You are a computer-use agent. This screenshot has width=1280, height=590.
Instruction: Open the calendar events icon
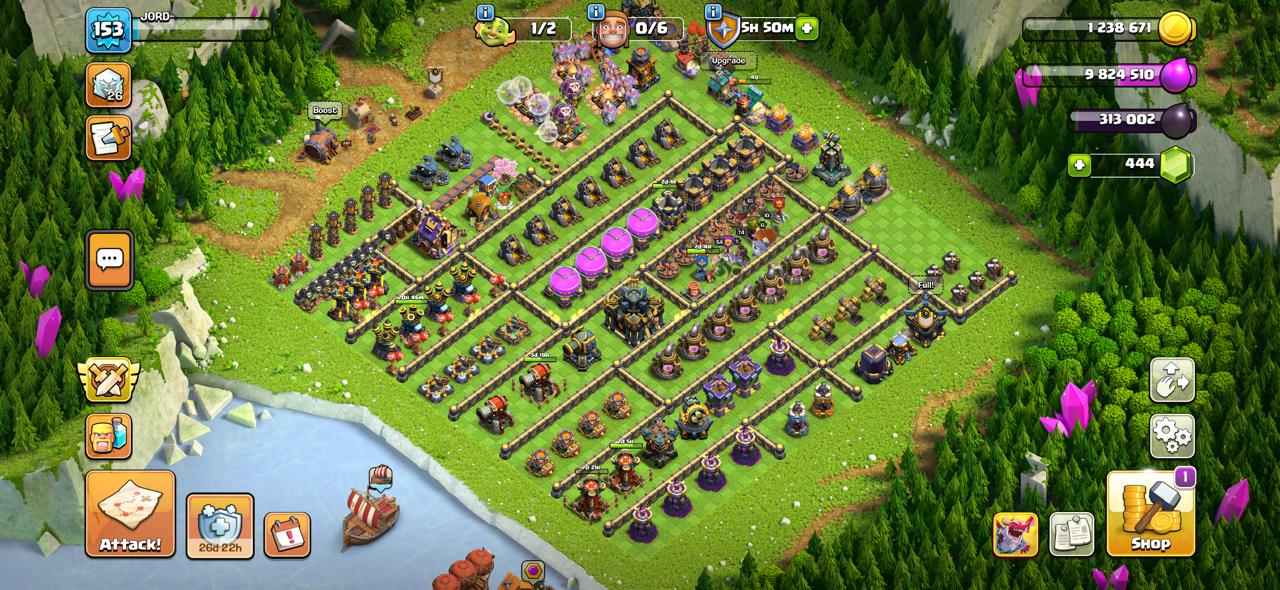pyautogui.click(x=287, y=535)
